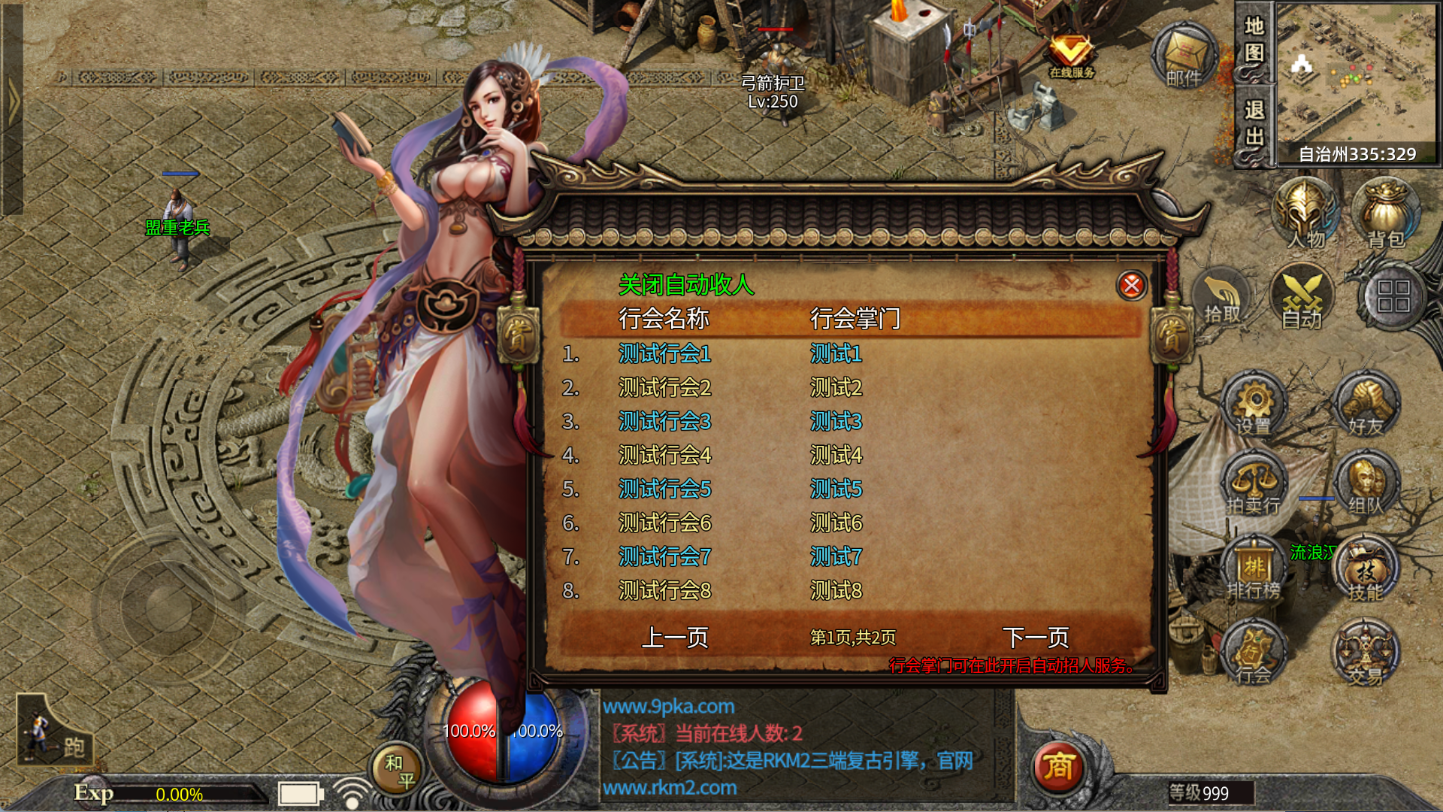Open the 拍卖行 auction house

[x=1253, y=484]
